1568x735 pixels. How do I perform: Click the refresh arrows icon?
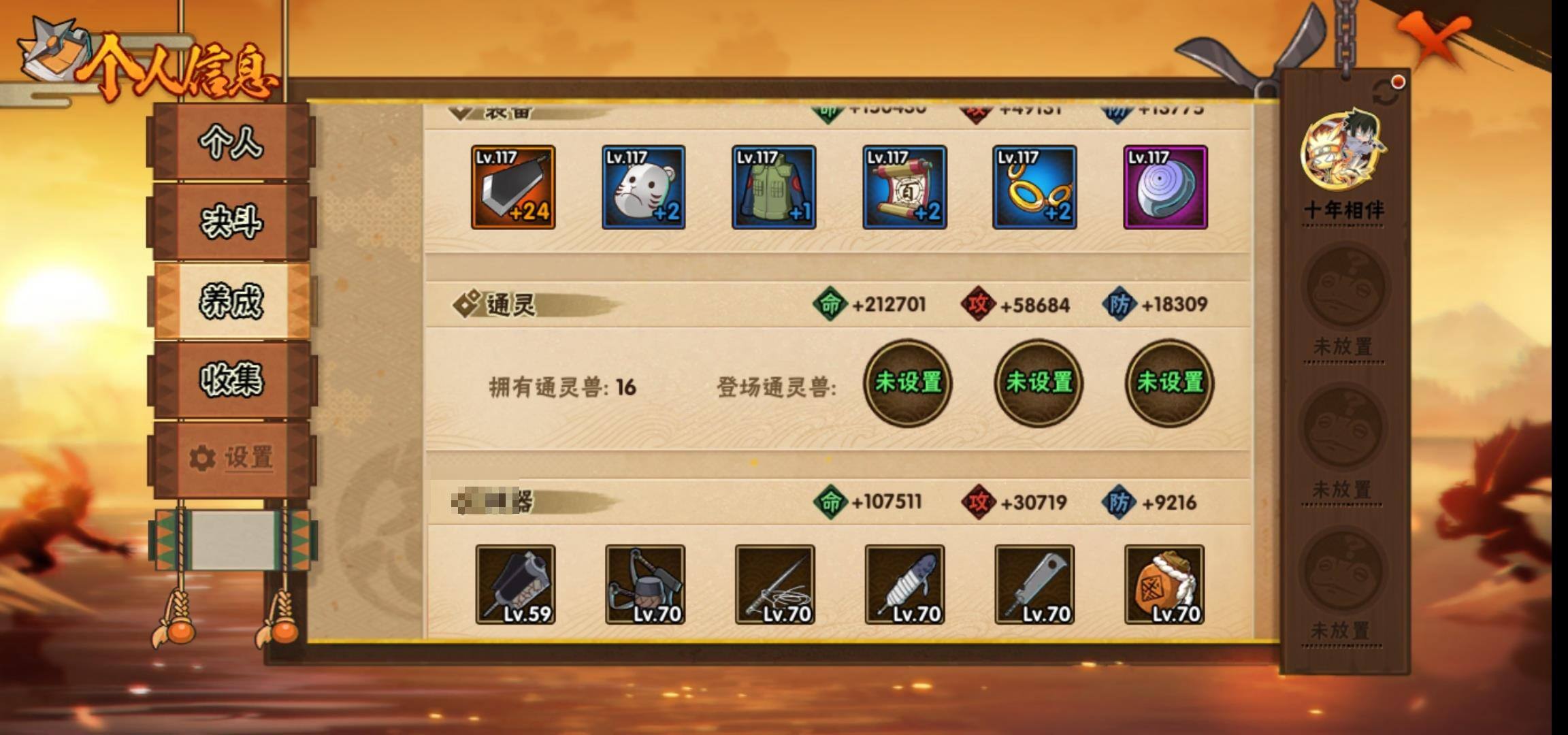[1386, 93]
